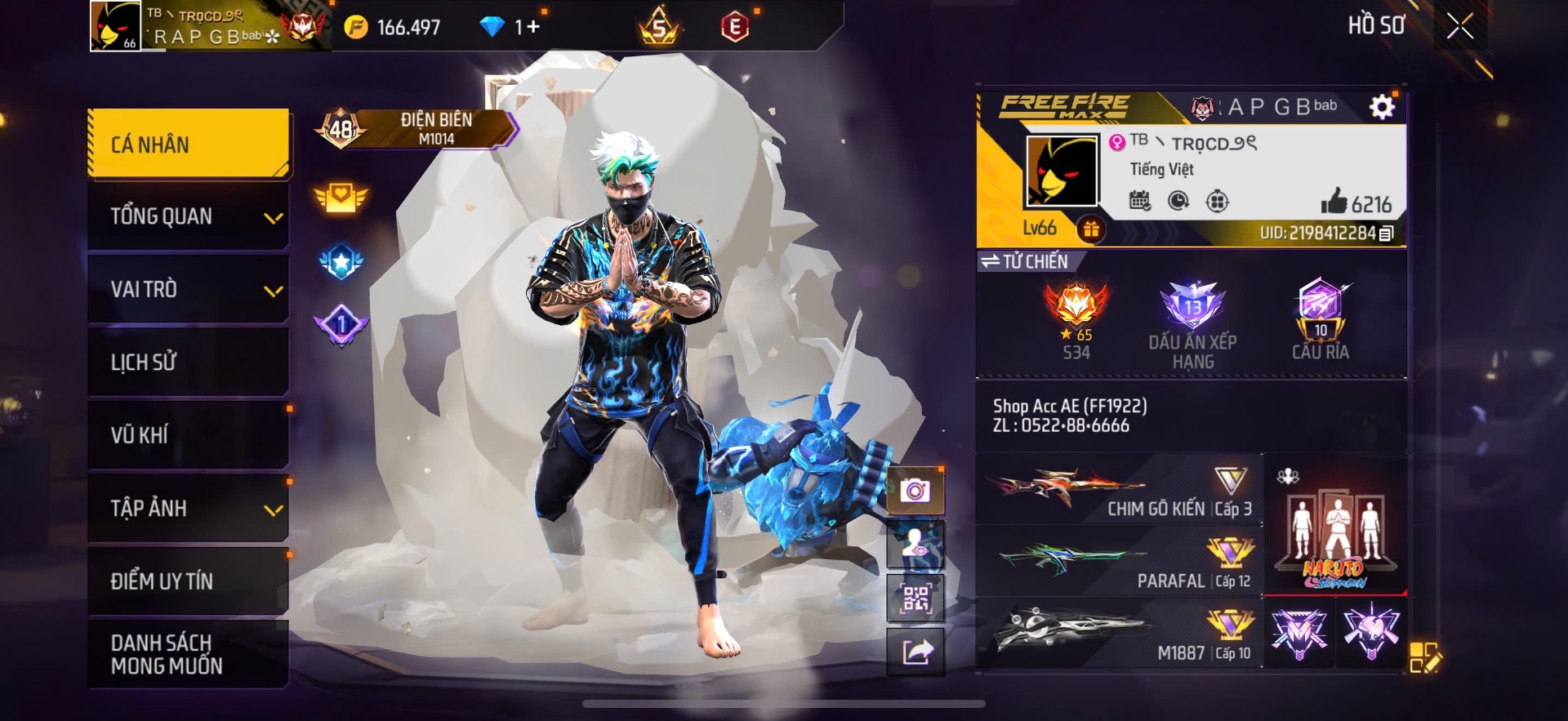Open profile settings with the gear icon

[1382, 106]
